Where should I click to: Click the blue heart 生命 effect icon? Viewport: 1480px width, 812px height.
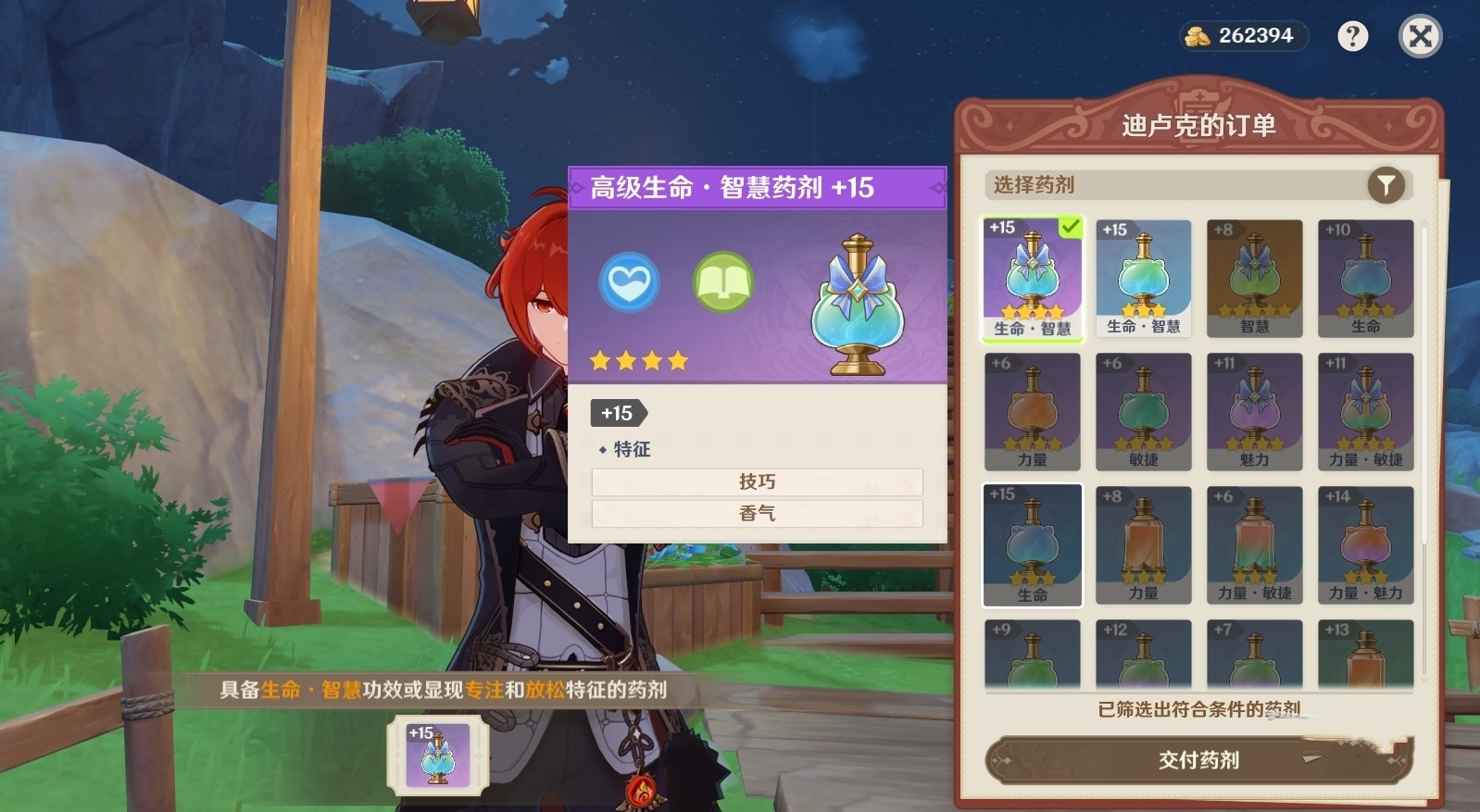pyautogui.click(x=629, y=282)
